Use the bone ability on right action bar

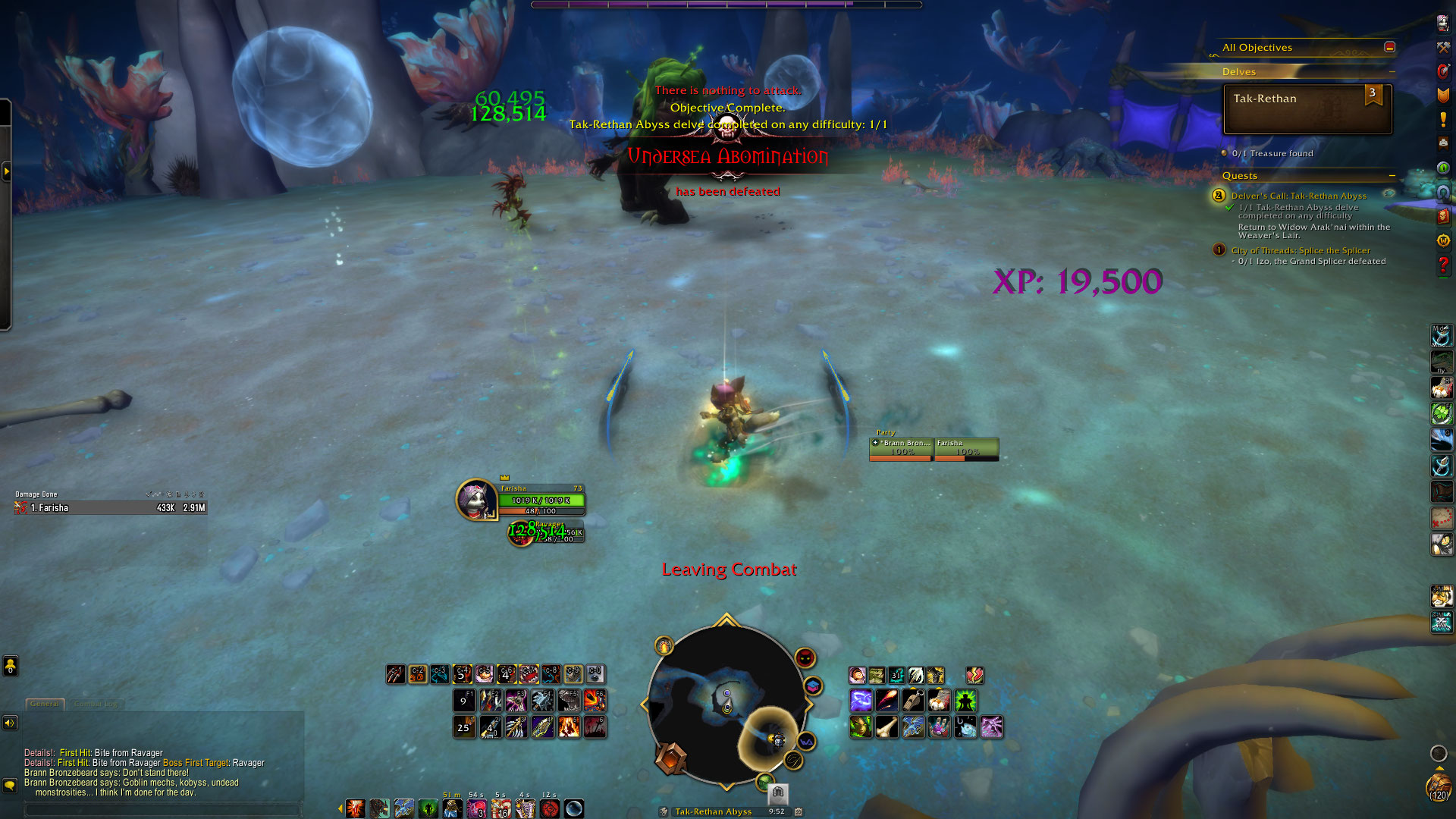(x=887, y=727)
